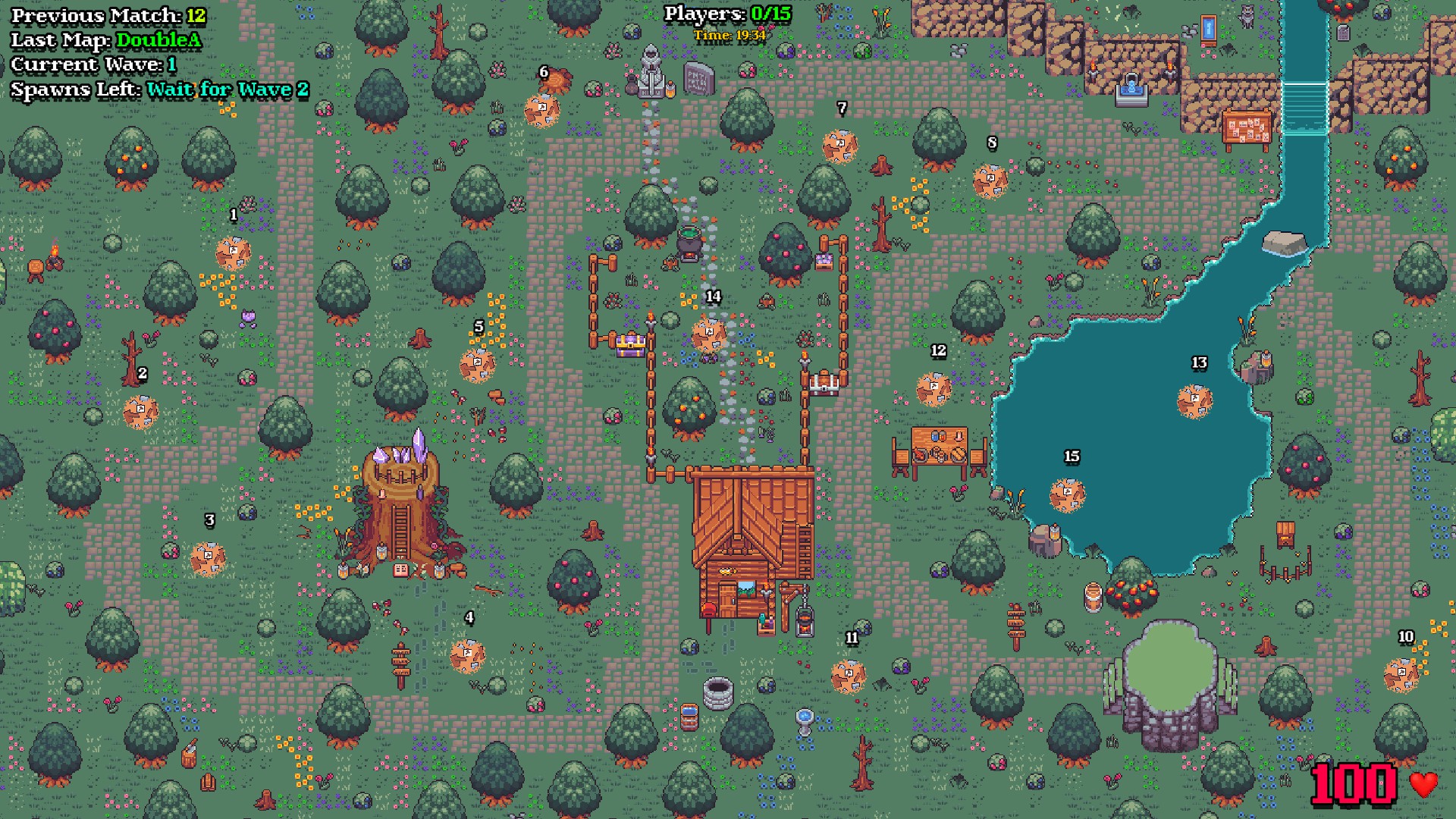Choose numbered spot 7
Viewport: 1456px width, 819px height.
[840, 146]
